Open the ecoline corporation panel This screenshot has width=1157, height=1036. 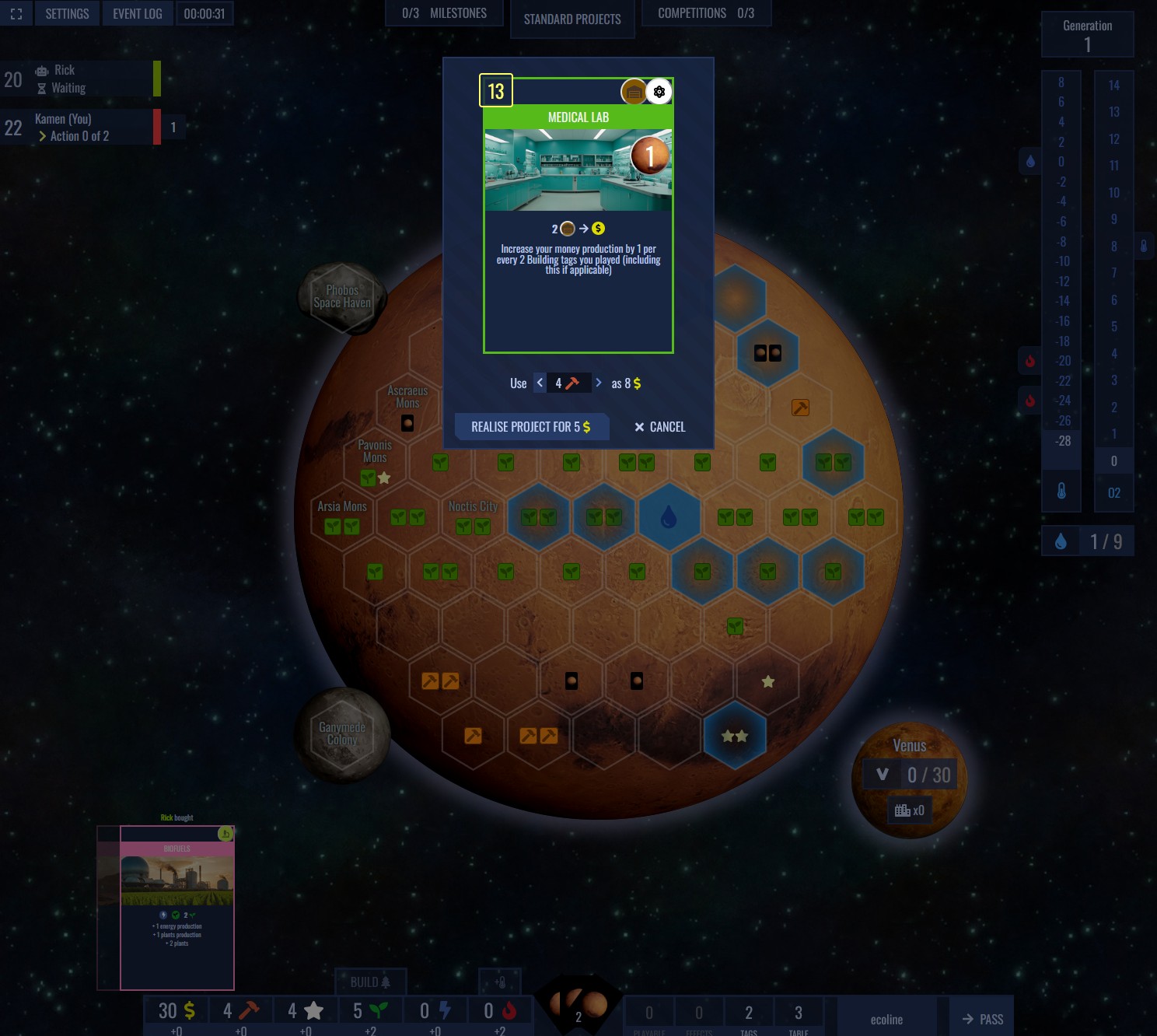tap(886, 1019)
